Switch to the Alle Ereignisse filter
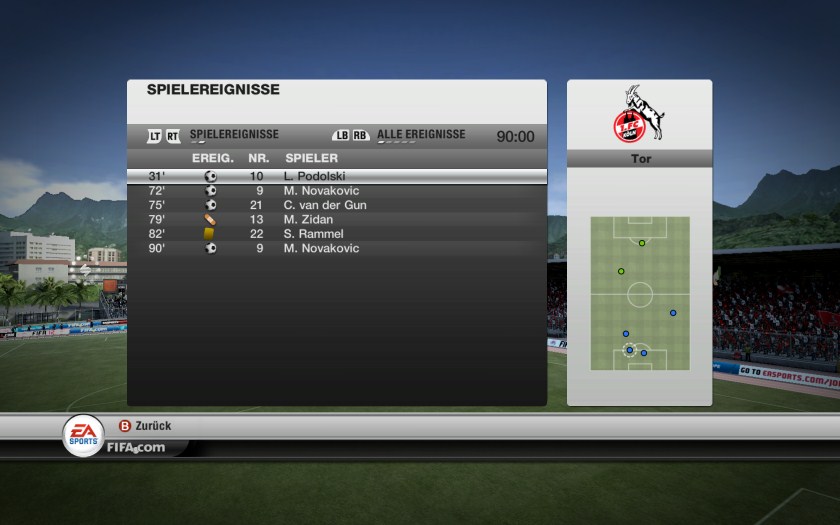Viewport: 840px width, 525px height. pyautogui.click(x=420, y=135)
